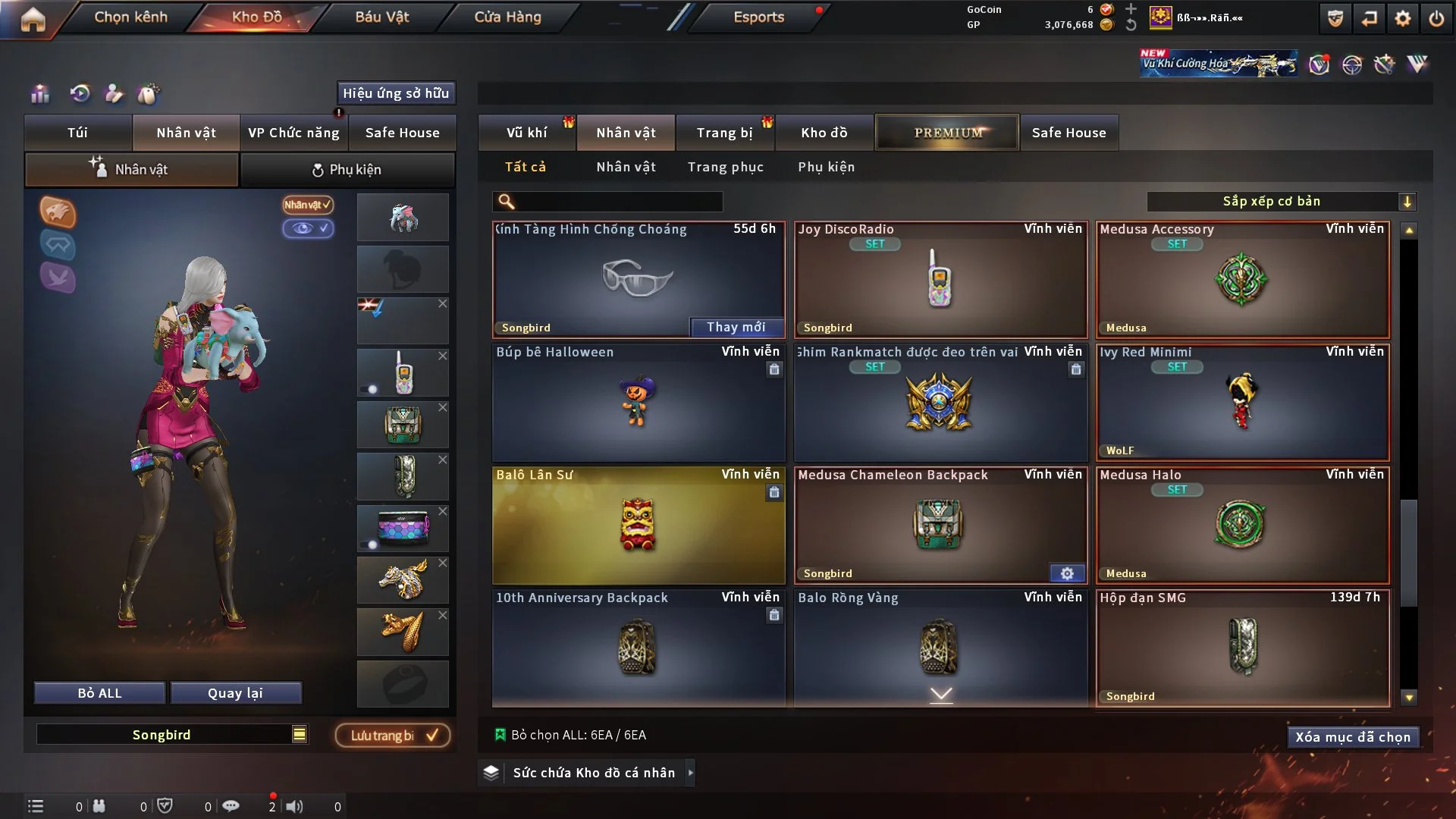Open the Phụ kiện equipment tab

[x=347, y=170]
